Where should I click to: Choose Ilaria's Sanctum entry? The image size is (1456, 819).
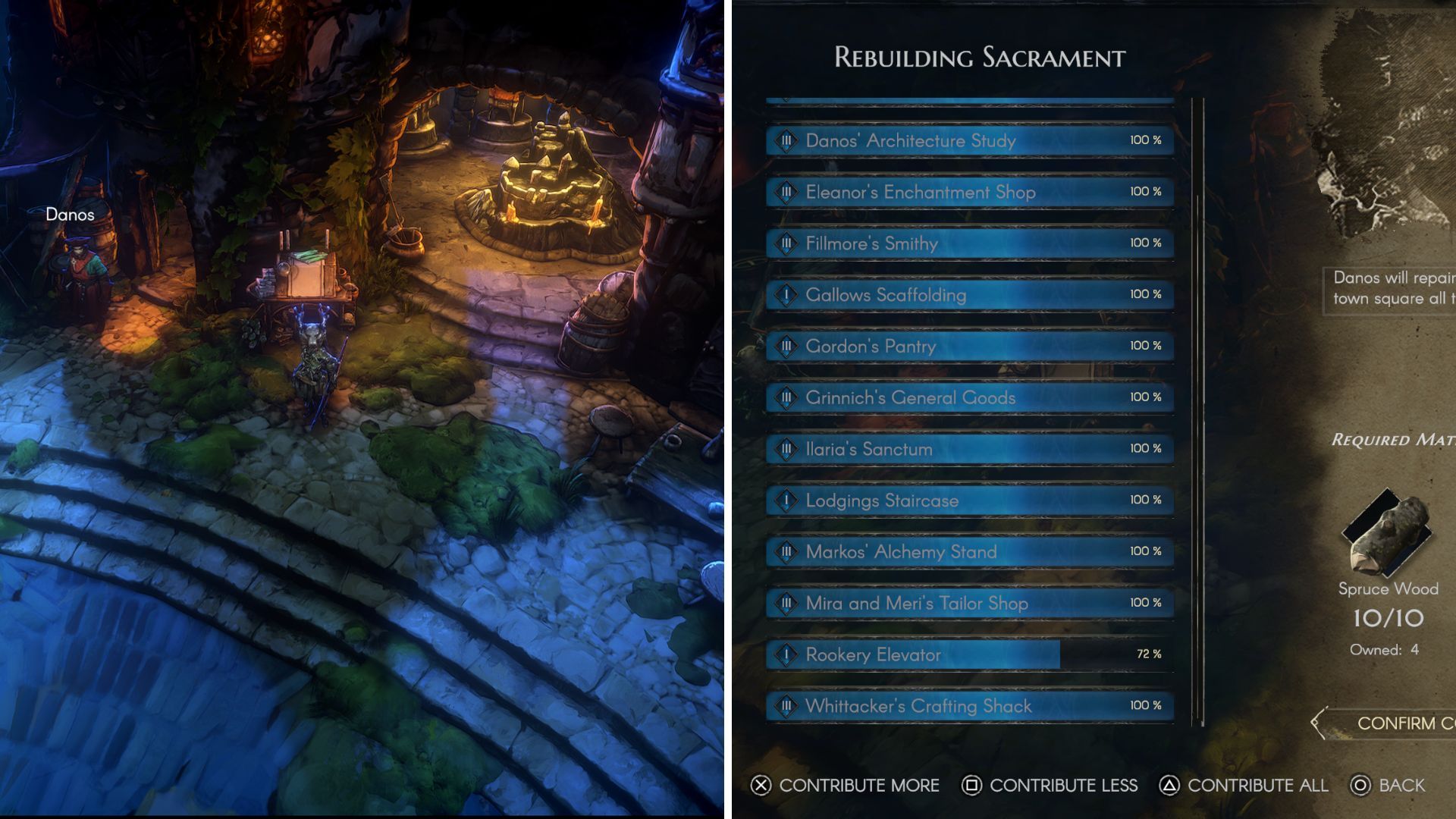969,449
